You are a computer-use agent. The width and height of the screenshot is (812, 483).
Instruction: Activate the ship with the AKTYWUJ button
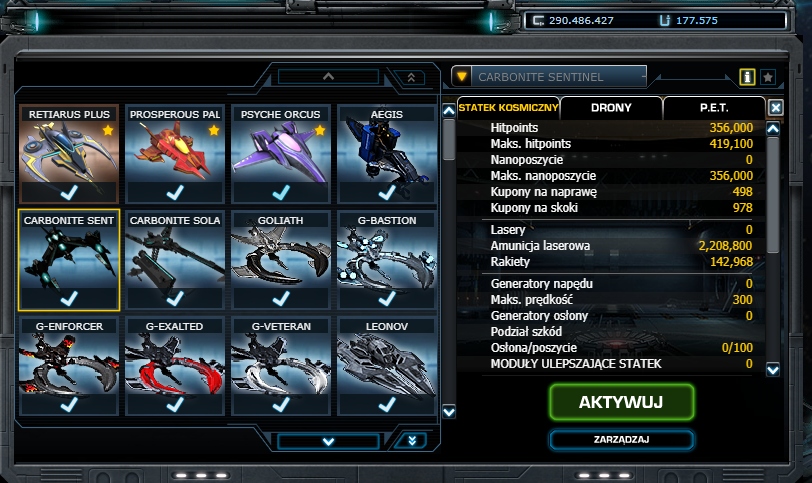coord(621,401)
